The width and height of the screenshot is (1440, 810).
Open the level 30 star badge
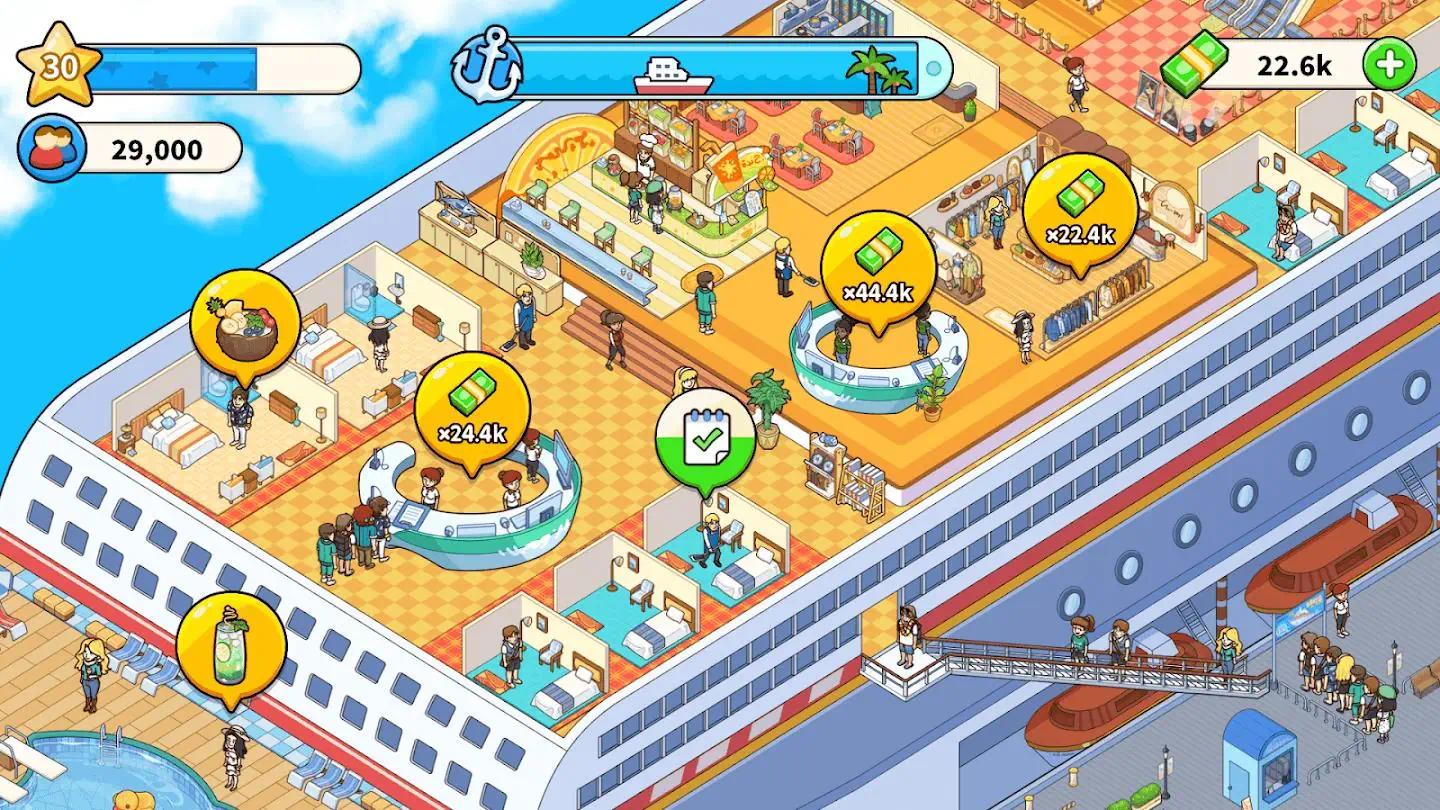pos(57,67)
